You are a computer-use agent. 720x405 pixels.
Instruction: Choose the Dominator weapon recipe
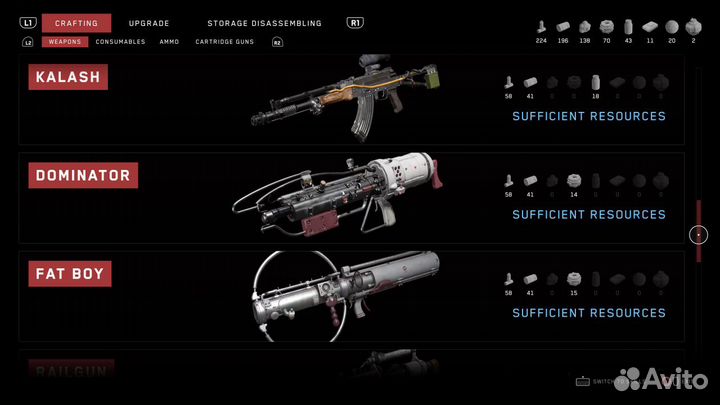tap(350, 198)
